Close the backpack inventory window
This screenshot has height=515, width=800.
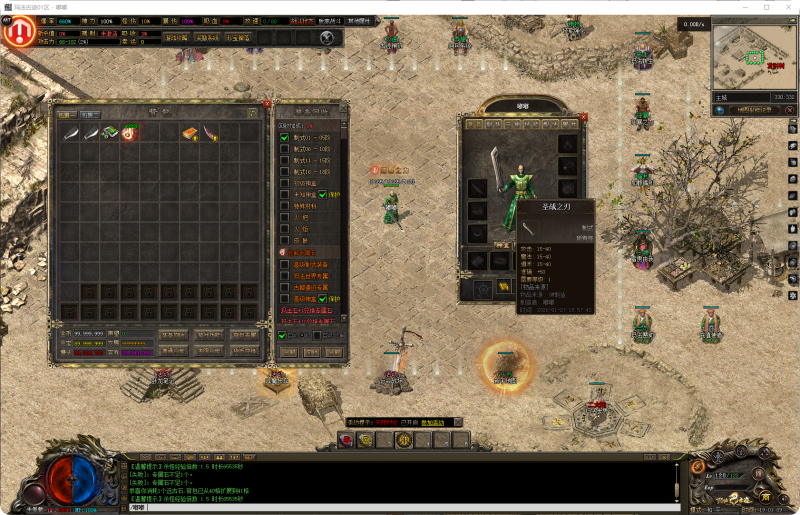click(x=267, y=104)
